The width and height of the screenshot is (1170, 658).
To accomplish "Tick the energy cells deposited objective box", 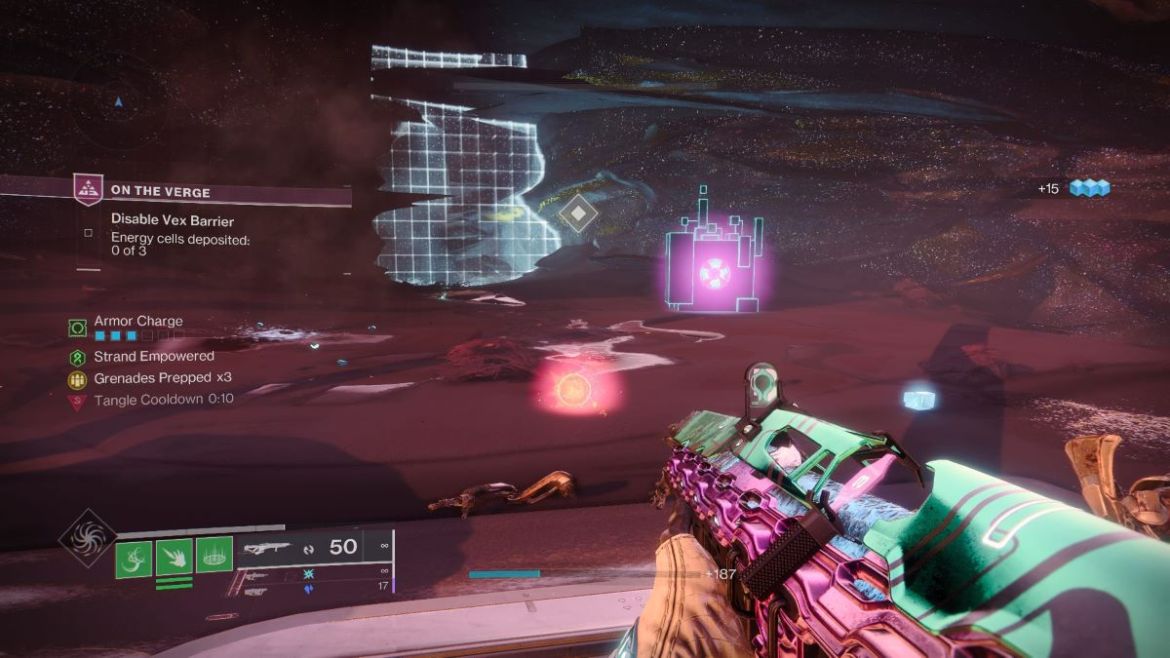I will point(88,233).
